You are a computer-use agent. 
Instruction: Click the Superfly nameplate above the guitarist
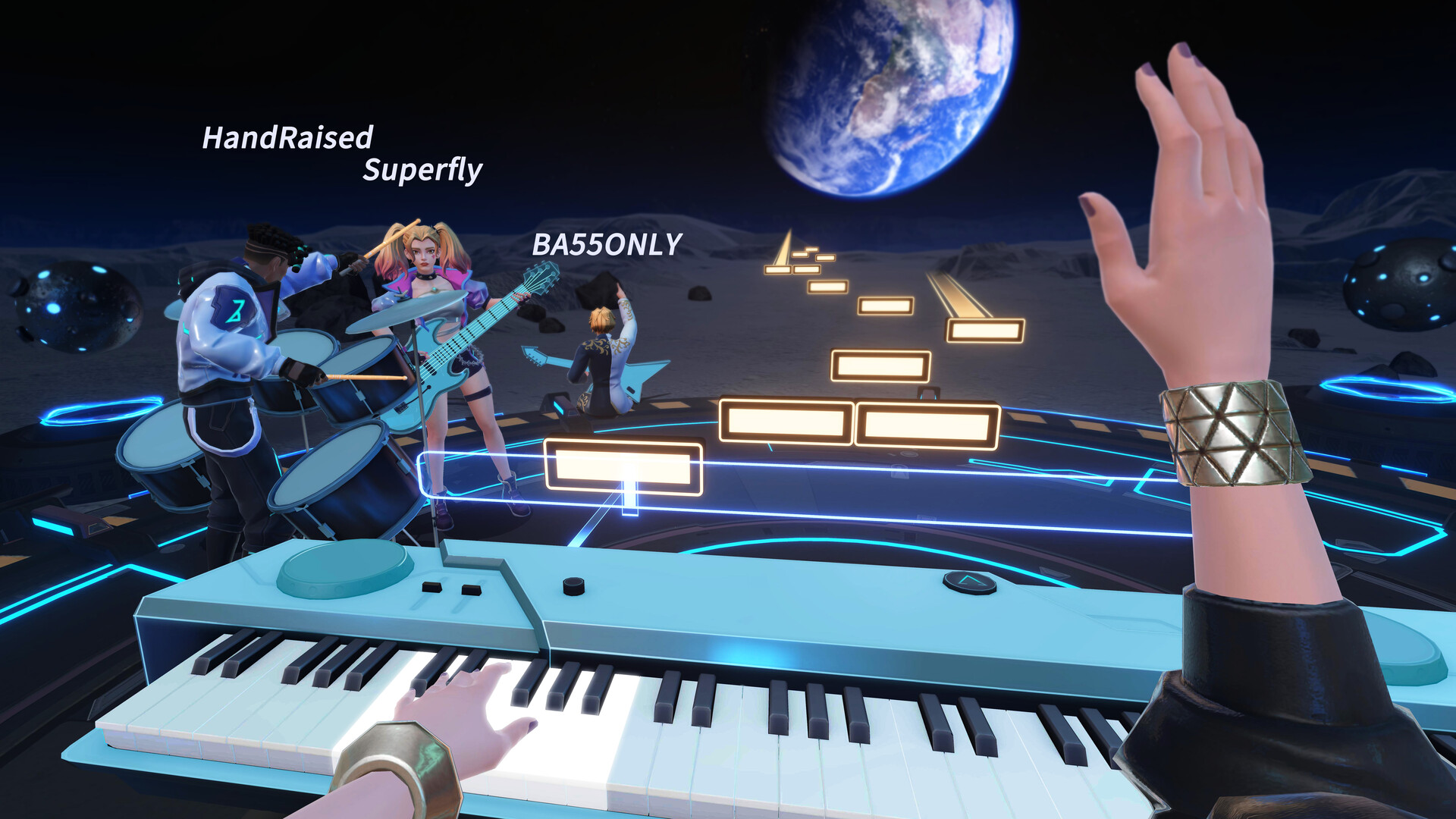pyautogui.click(x=422, y=173)
